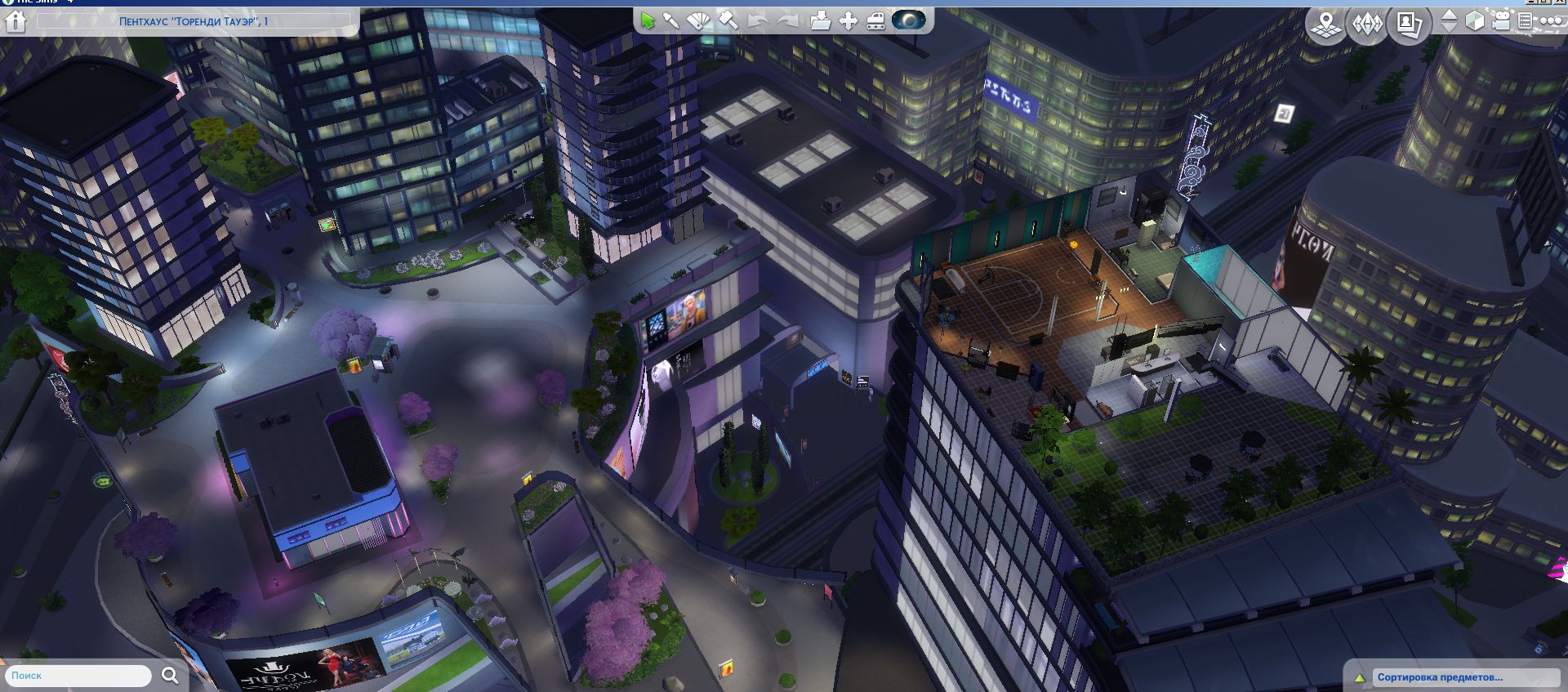Pick the sledgehammer tool
The width and height of the screenshot is (1568, 692).
tap(728, 21)
